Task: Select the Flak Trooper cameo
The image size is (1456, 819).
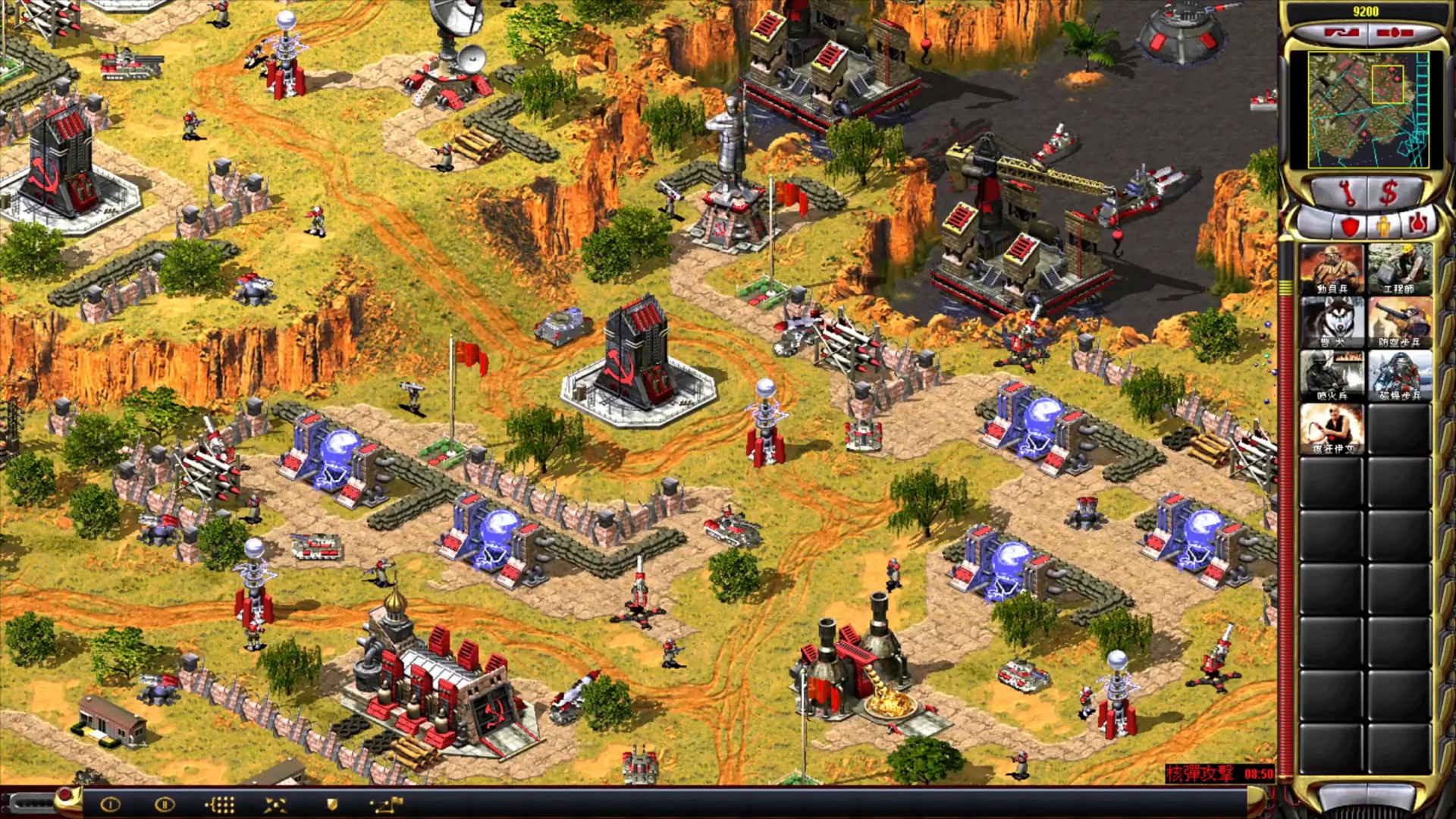Action: pyautogui.click(x=1400, y=322)
